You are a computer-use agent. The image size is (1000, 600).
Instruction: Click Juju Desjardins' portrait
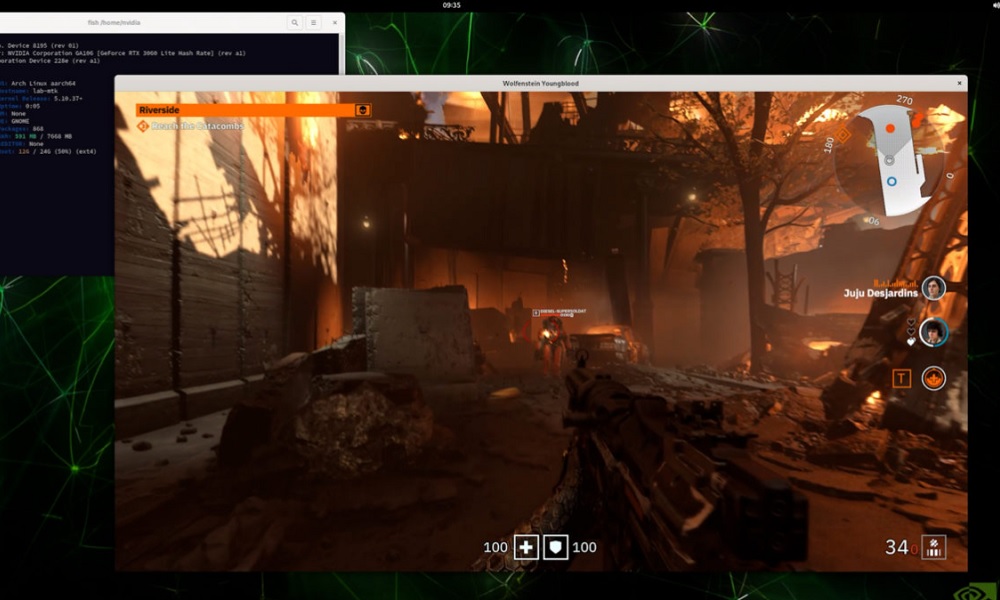click(x=934, y=289)
